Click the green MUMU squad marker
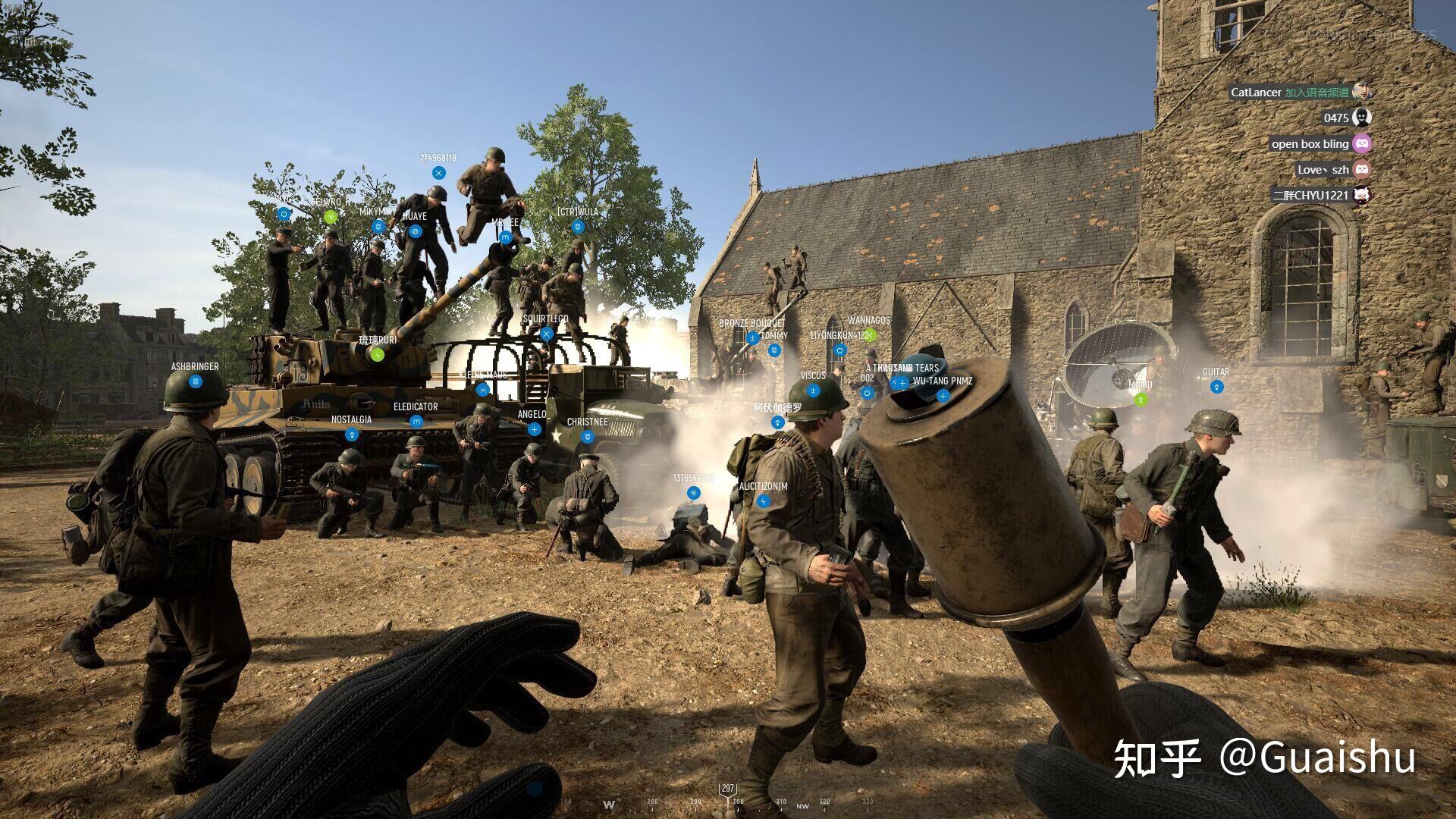The width and height of the screenshot is (1456, 819). [1140, 400]
